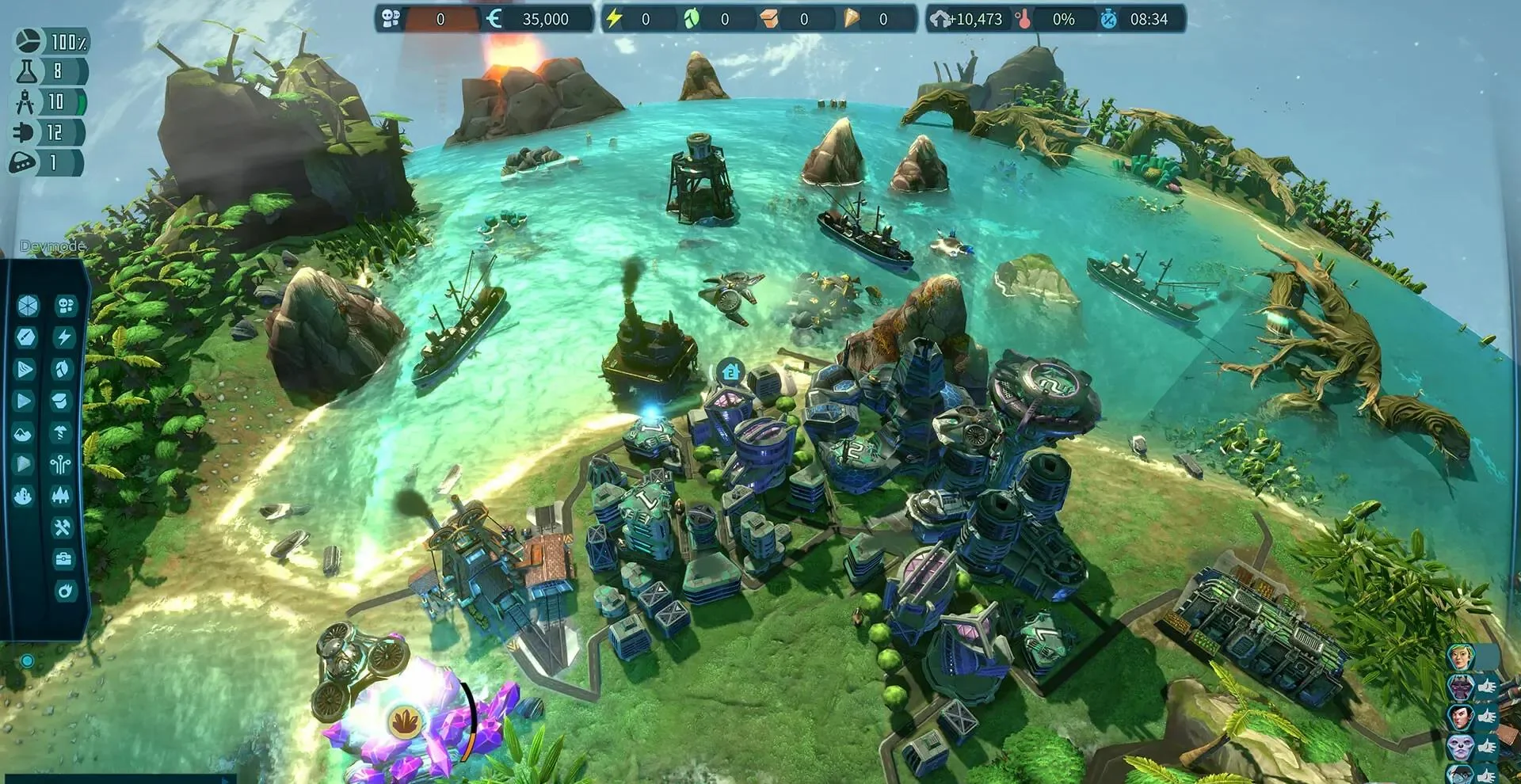Activate the fireball toolbar icon
1521x784 pixels.
click(x=63, y=591)
